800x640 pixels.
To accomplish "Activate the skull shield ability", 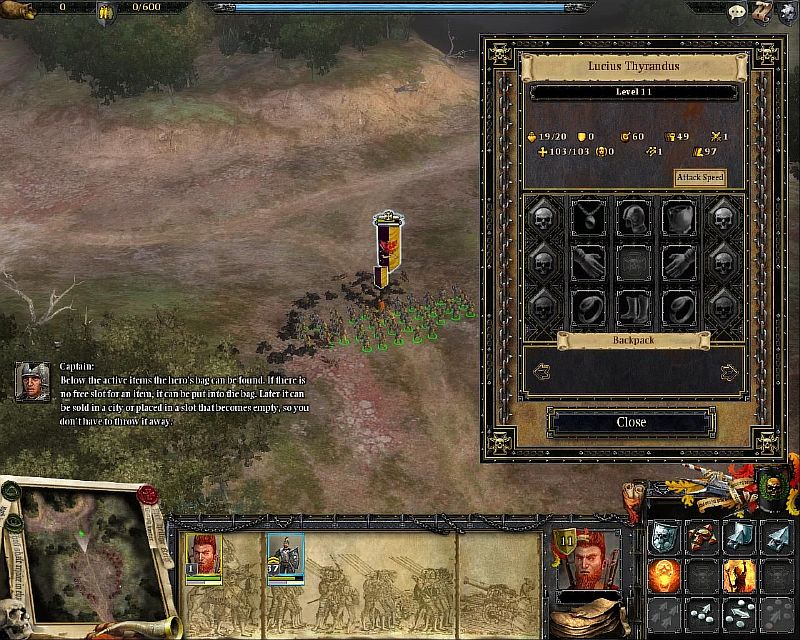I will [x=664, y=538].
